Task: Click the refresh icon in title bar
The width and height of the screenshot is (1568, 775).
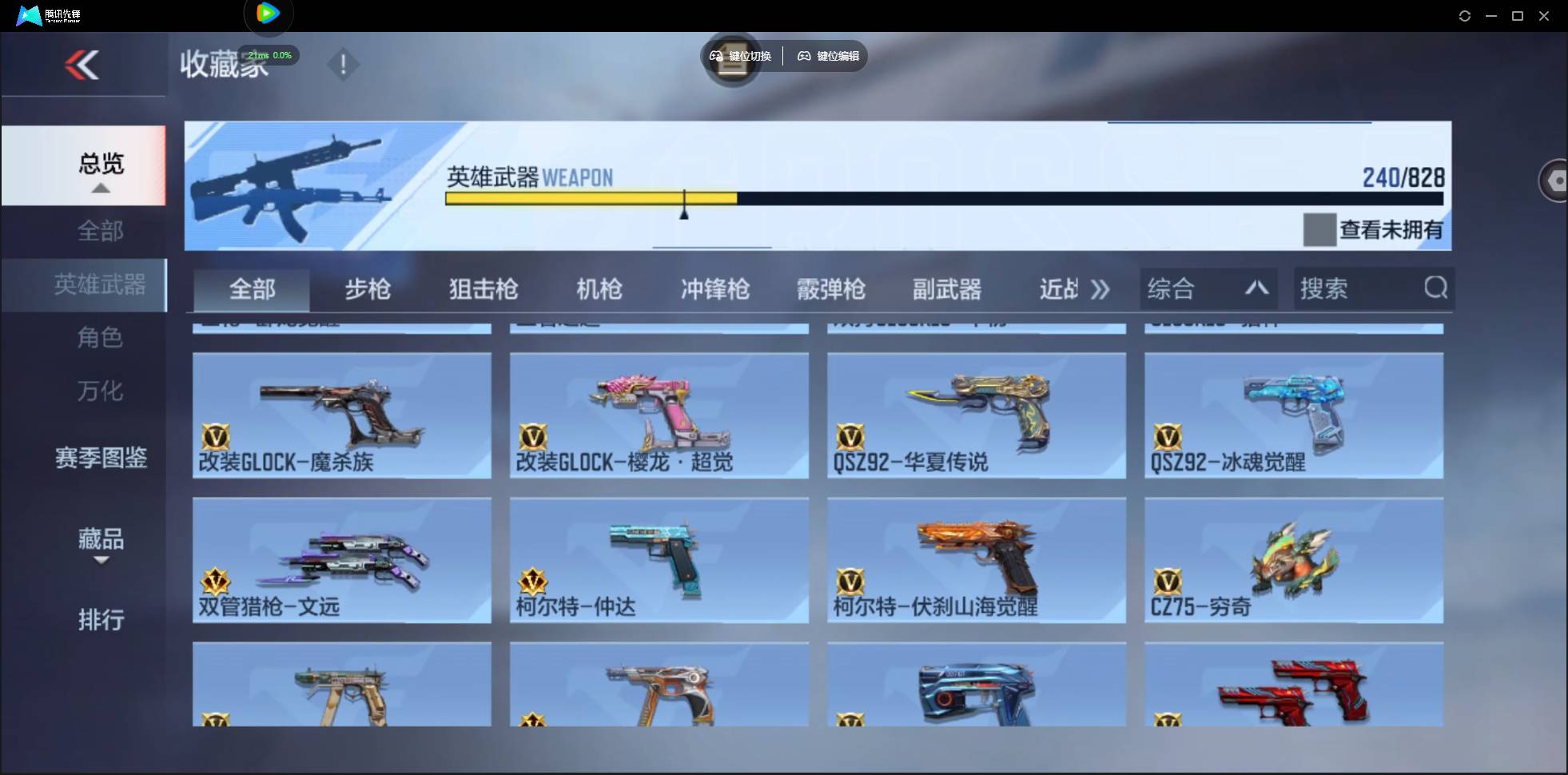Action: pyautogui.click(x=1466, y=15)
